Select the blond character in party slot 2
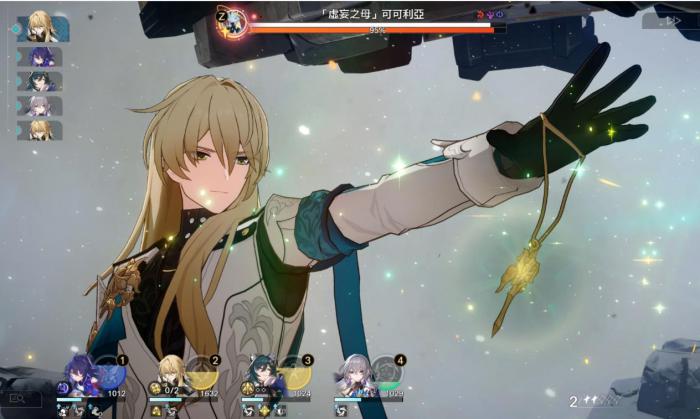This screenshot has height=419, width=700. coord(172,375)
